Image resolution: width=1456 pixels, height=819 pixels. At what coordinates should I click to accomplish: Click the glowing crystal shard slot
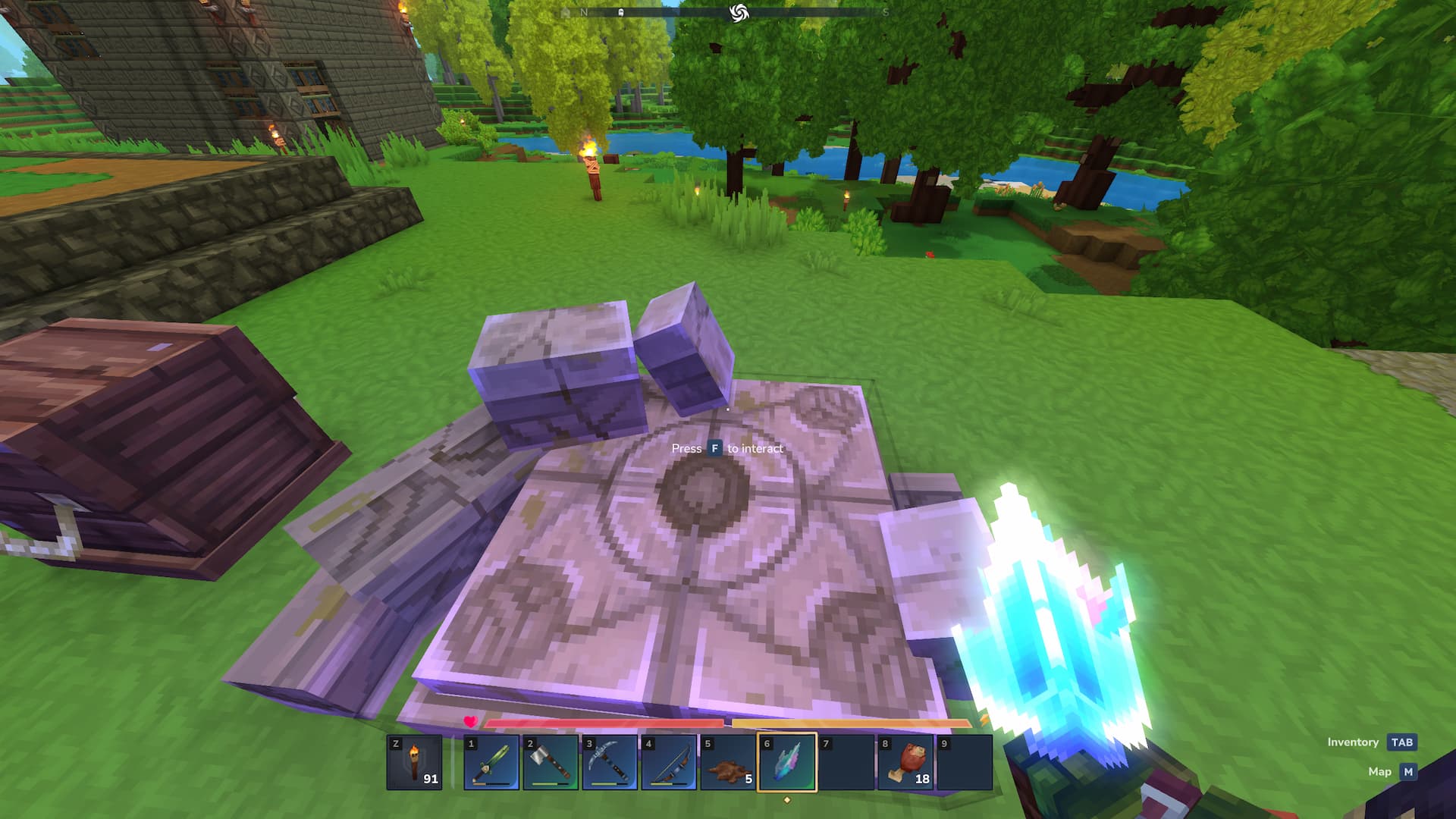coord(787,762)
